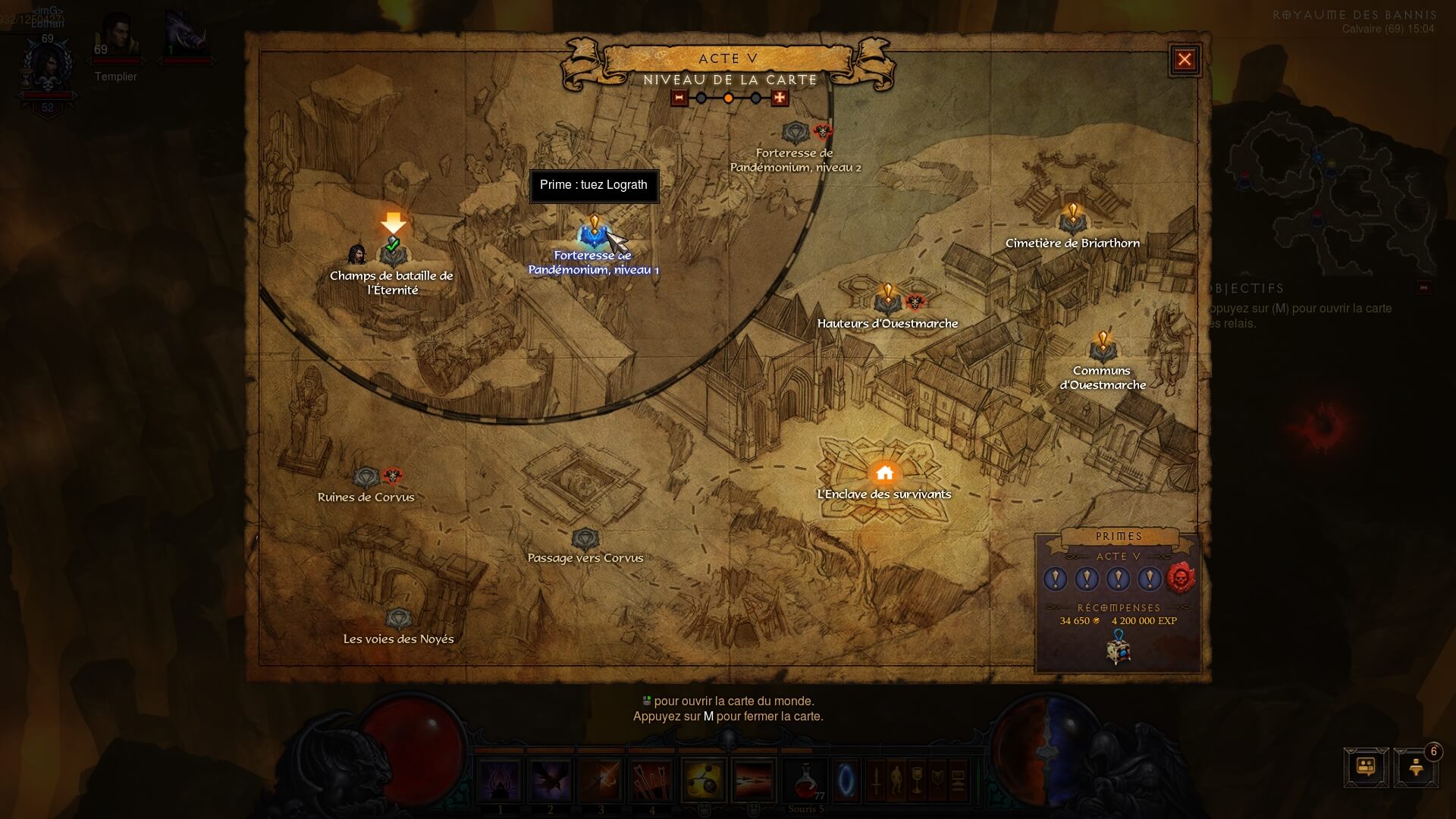1456x819 pixels.
Task: Use the health potion slot
Action: (x=805, y=781)
